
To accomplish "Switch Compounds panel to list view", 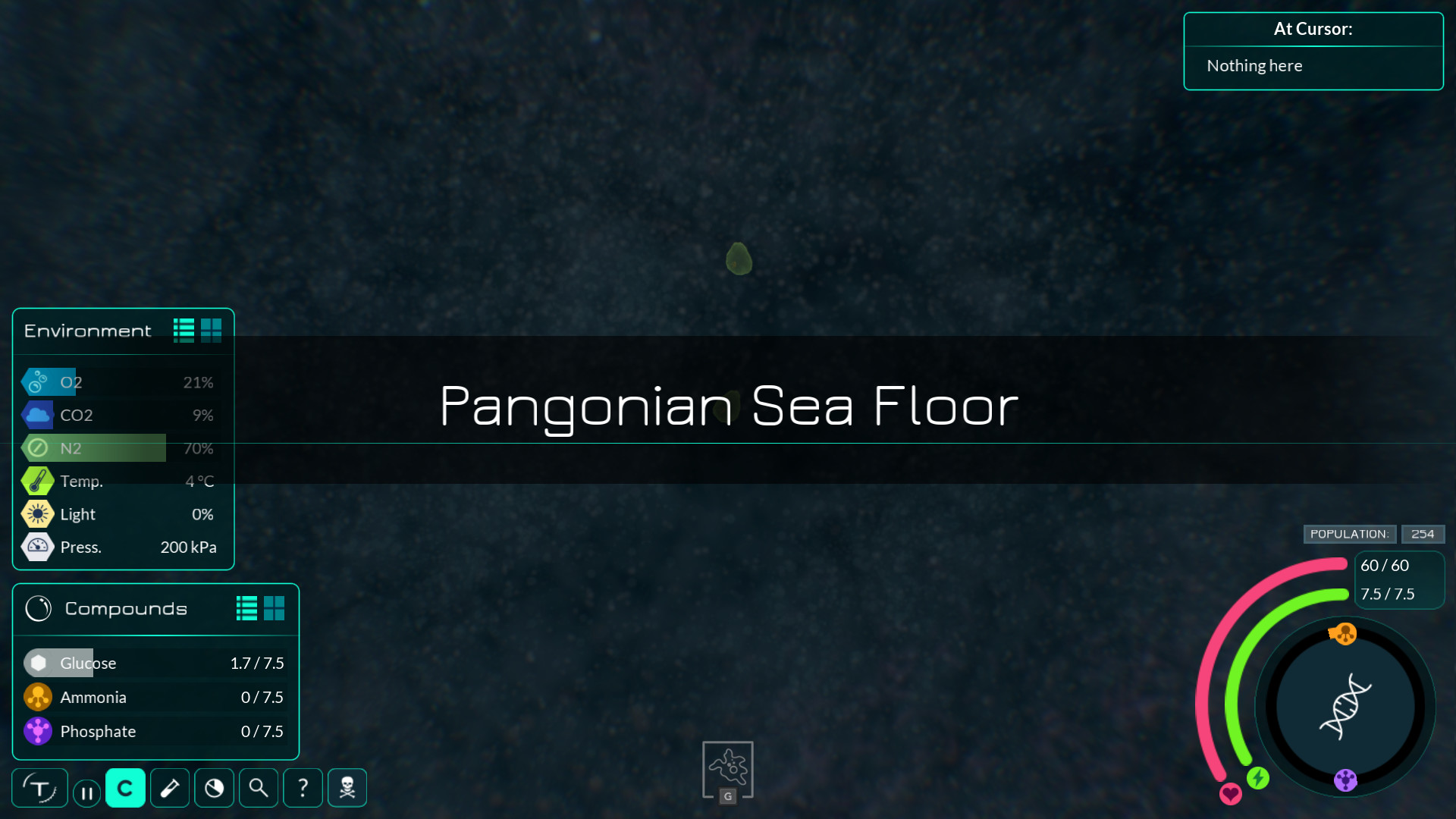I will pos(245,608).
